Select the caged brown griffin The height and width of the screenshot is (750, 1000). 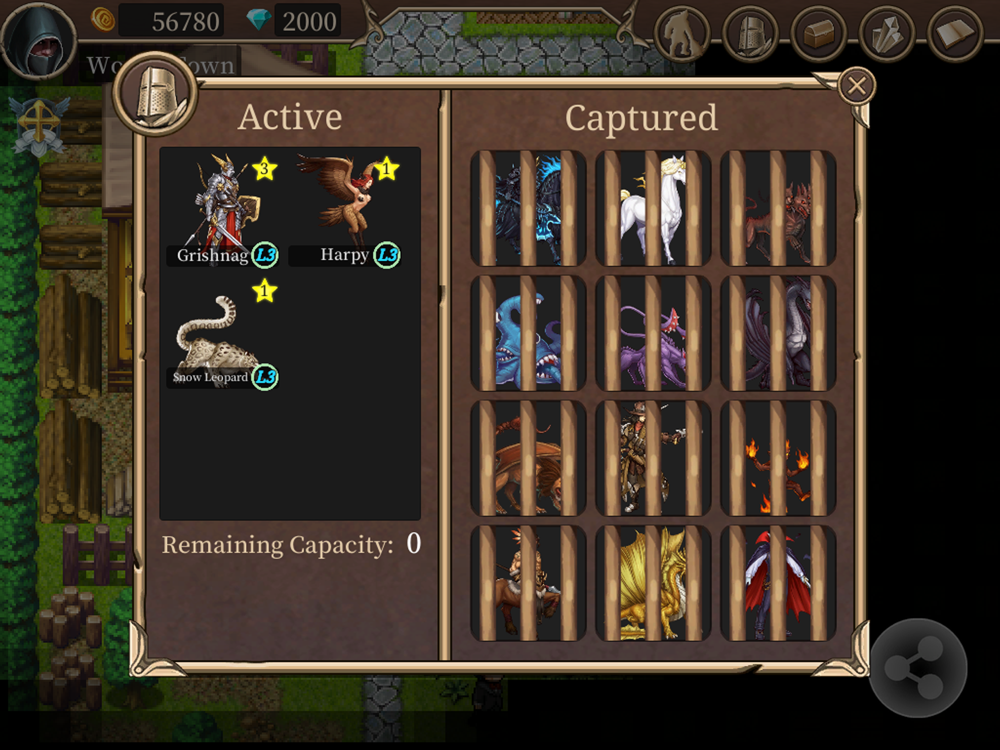[528, 458]
